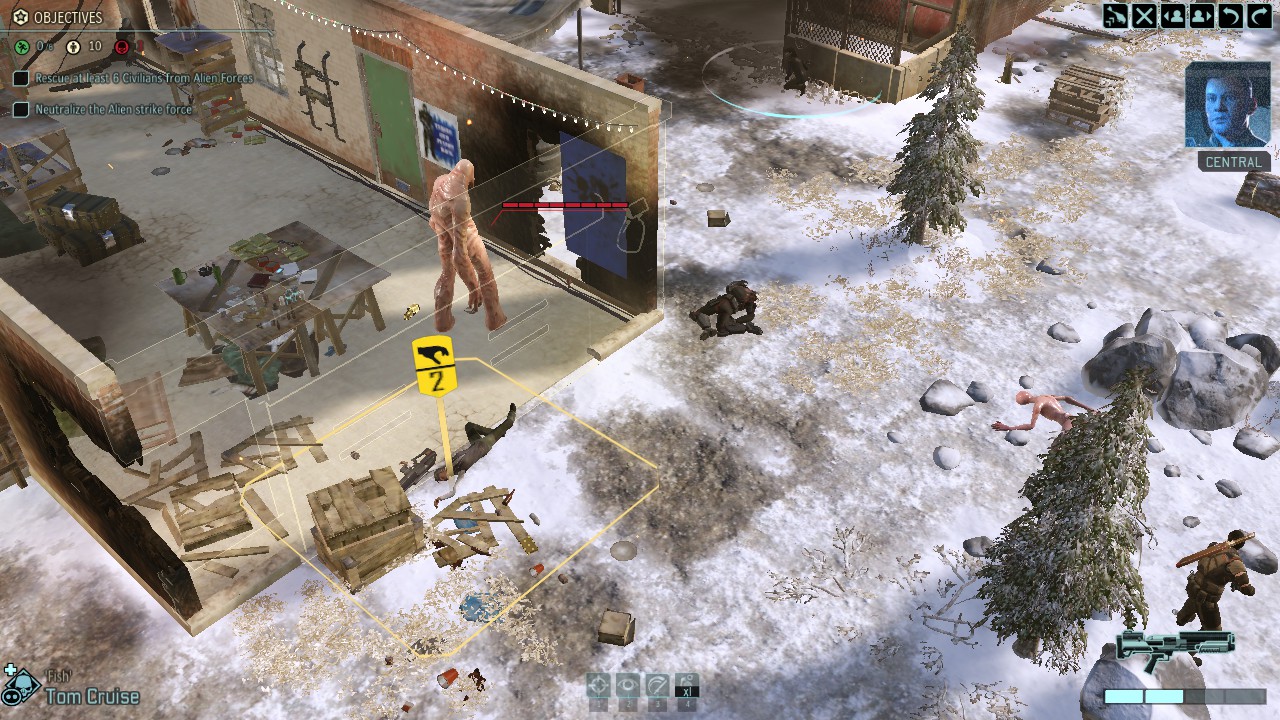Select the previous soldier
Image resolution: width=1280 pixels, height=720 pixels.
(x=1173, y=15)
